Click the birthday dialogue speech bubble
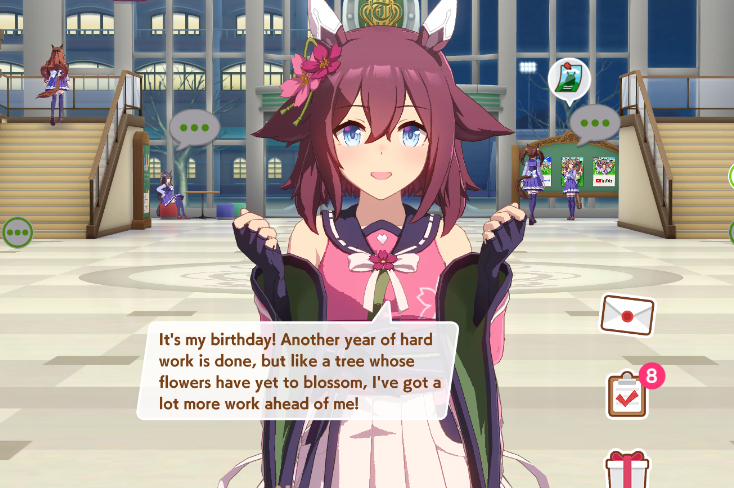 coord(298,369)
